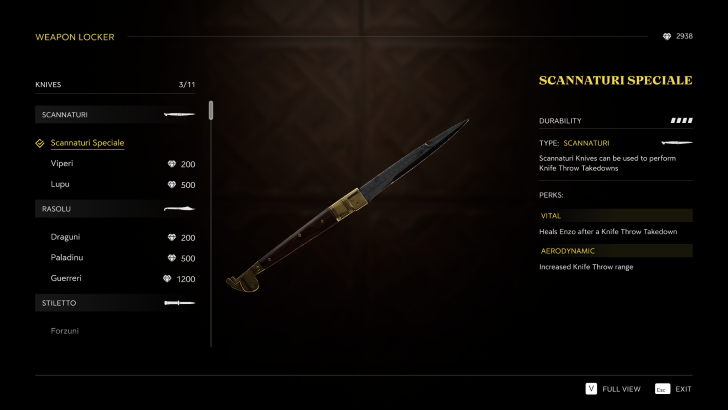Select the Scannaturi Speciale knife
Image resolution: width=728 pixels, height=410 pixels.
coord(88,143)
